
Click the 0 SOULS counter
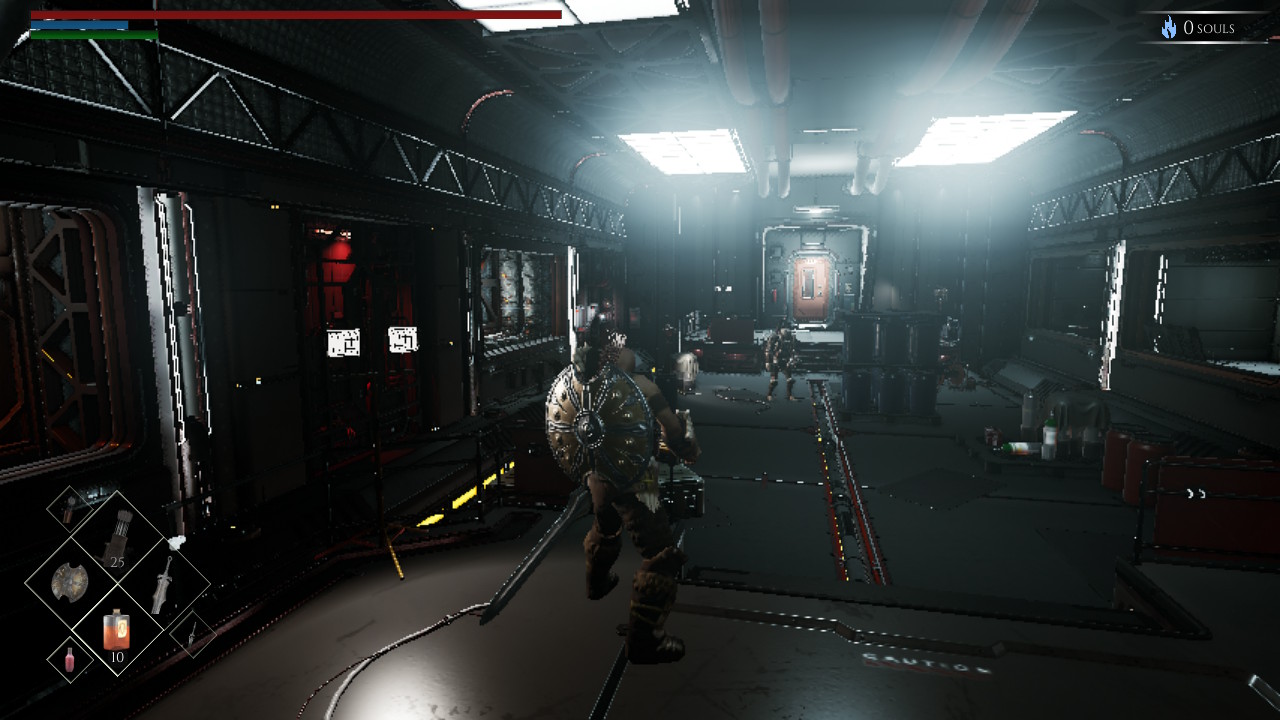tap(1210, 26)
